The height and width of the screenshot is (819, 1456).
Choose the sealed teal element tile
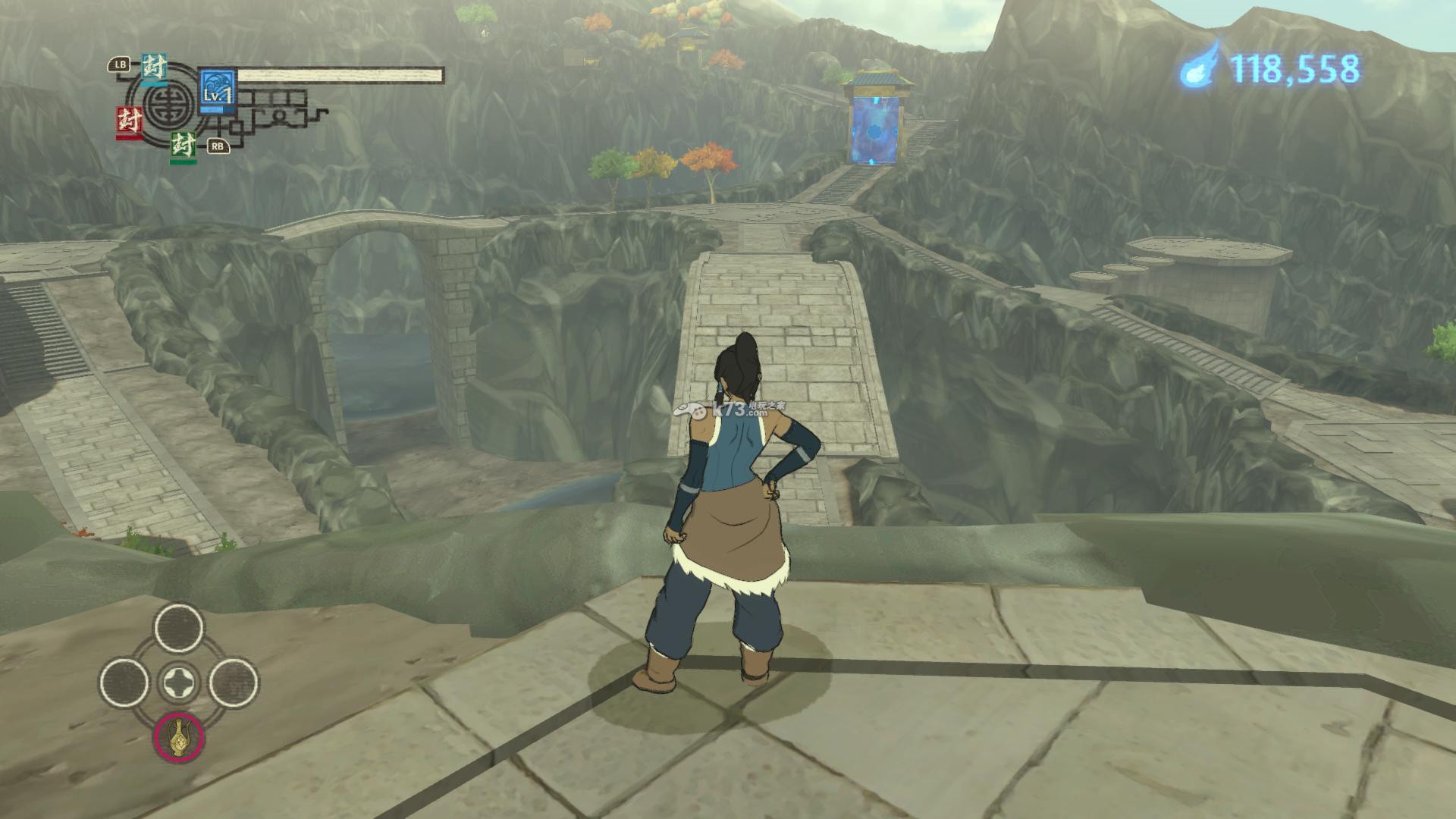pyautogui.click(x=155, y=68)
